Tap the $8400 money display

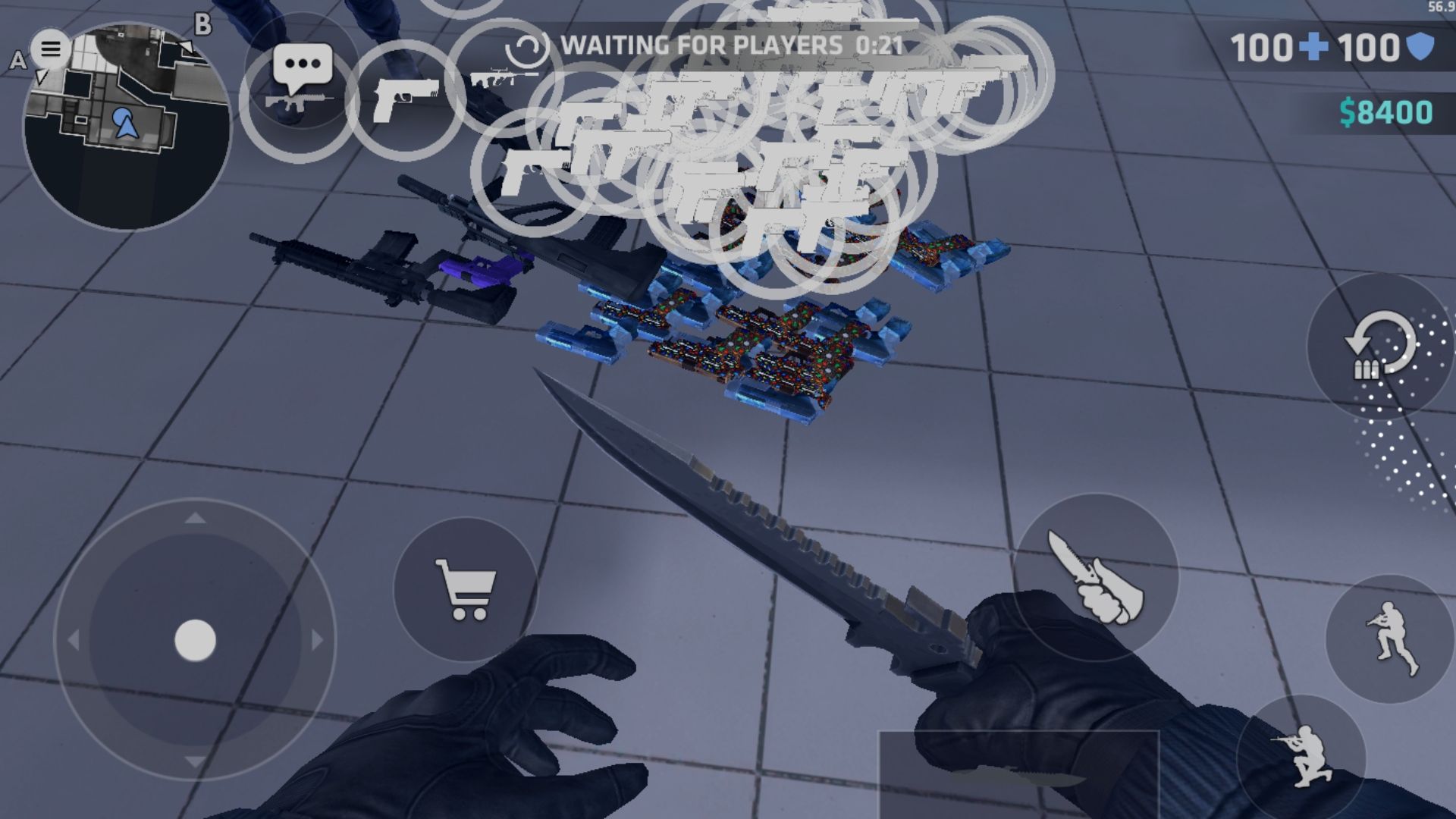(1388, 112)
